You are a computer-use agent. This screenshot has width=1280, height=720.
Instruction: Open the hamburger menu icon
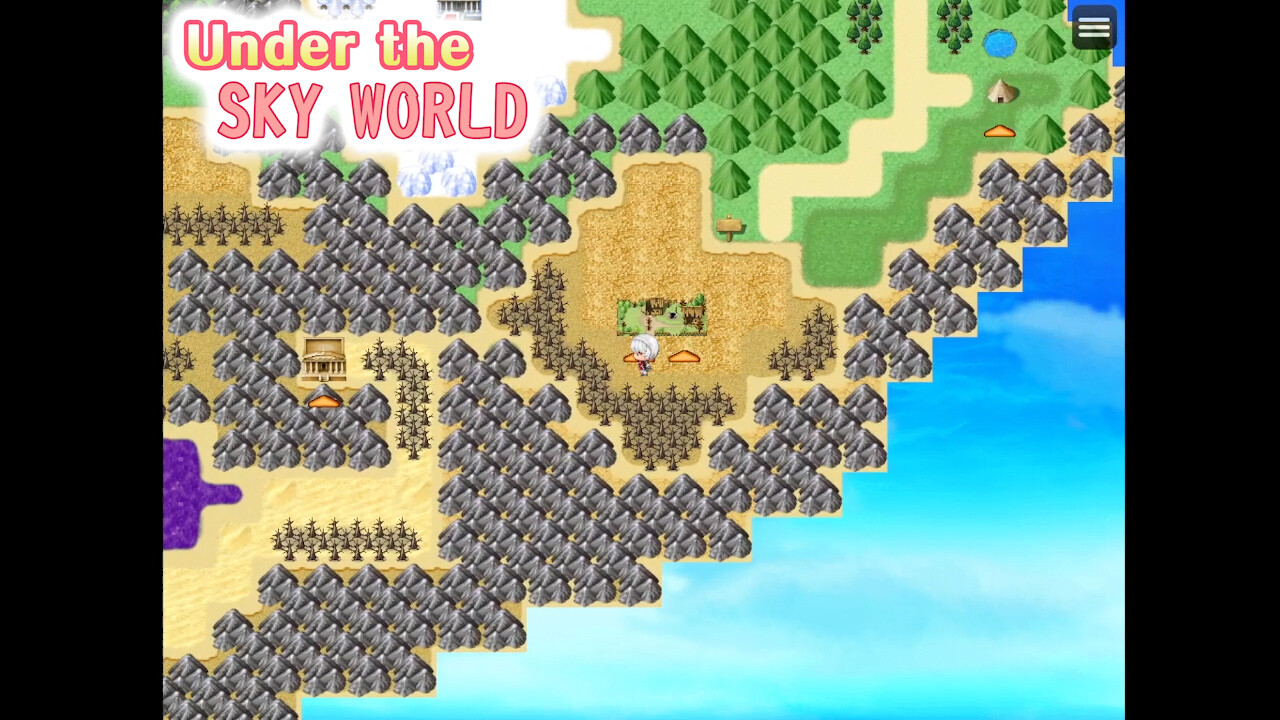coord(1093,27)
